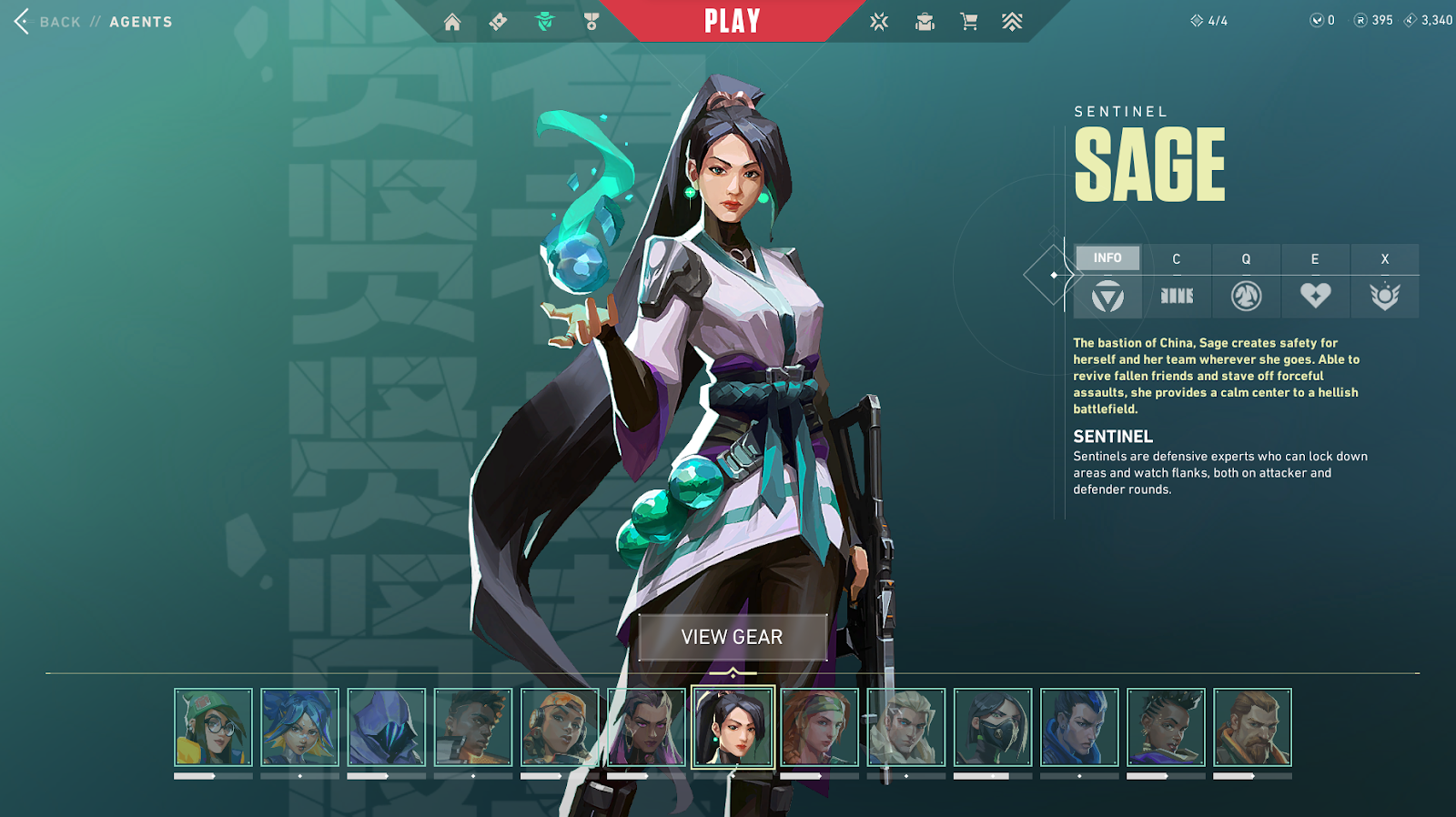The width and height of the screenshot is (1456, 817).
Task: Show Sage's INFO tab
Action: coord(1107,258)
